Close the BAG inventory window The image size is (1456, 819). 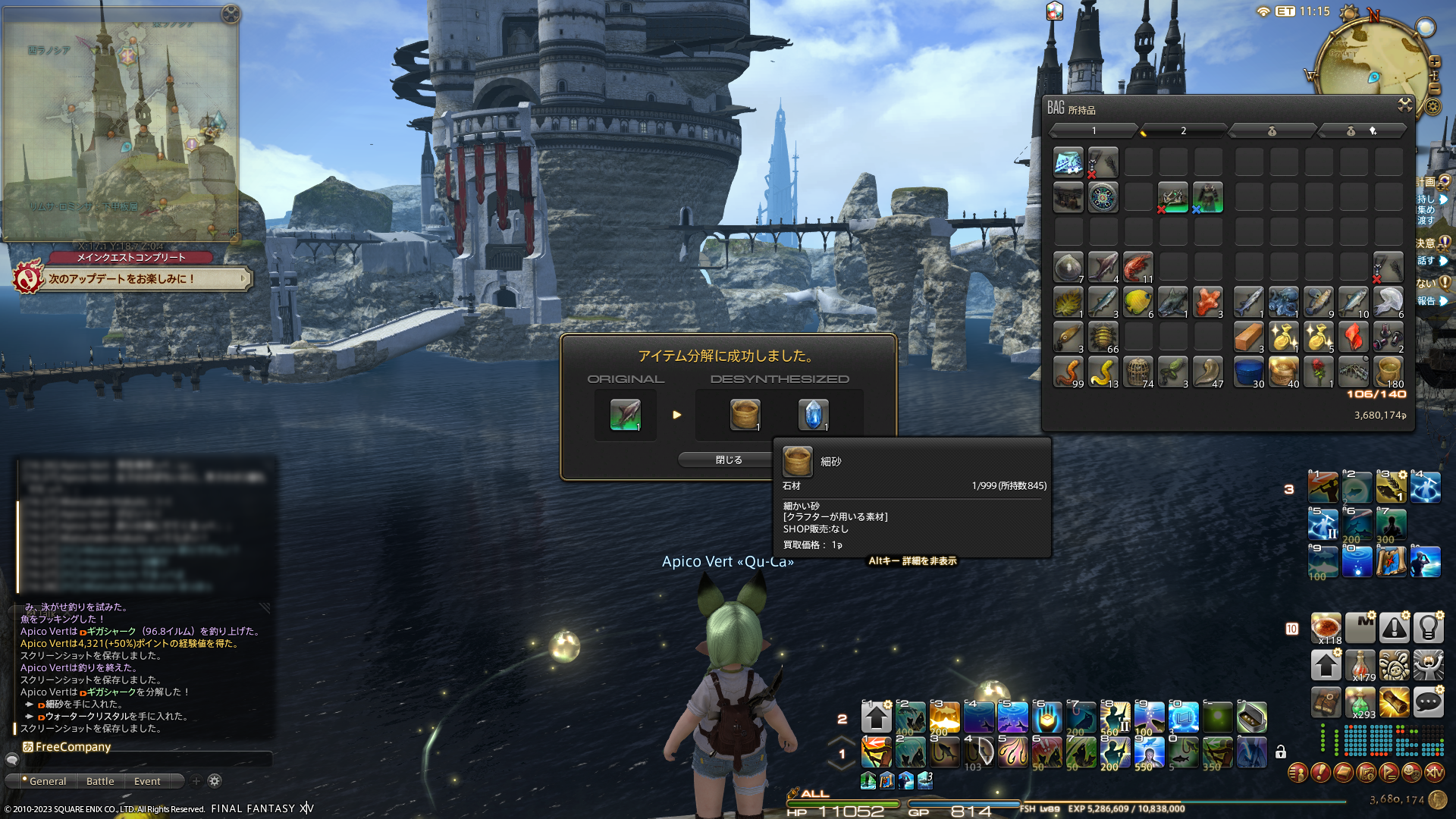click(1404, 105)
